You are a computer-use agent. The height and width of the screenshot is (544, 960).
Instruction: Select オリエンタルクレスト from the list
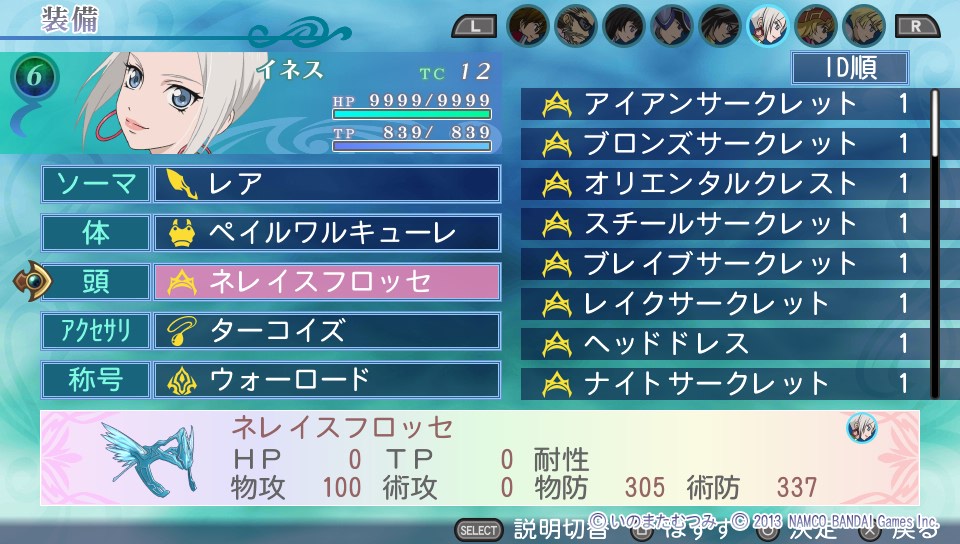click(x=726, y=184)
